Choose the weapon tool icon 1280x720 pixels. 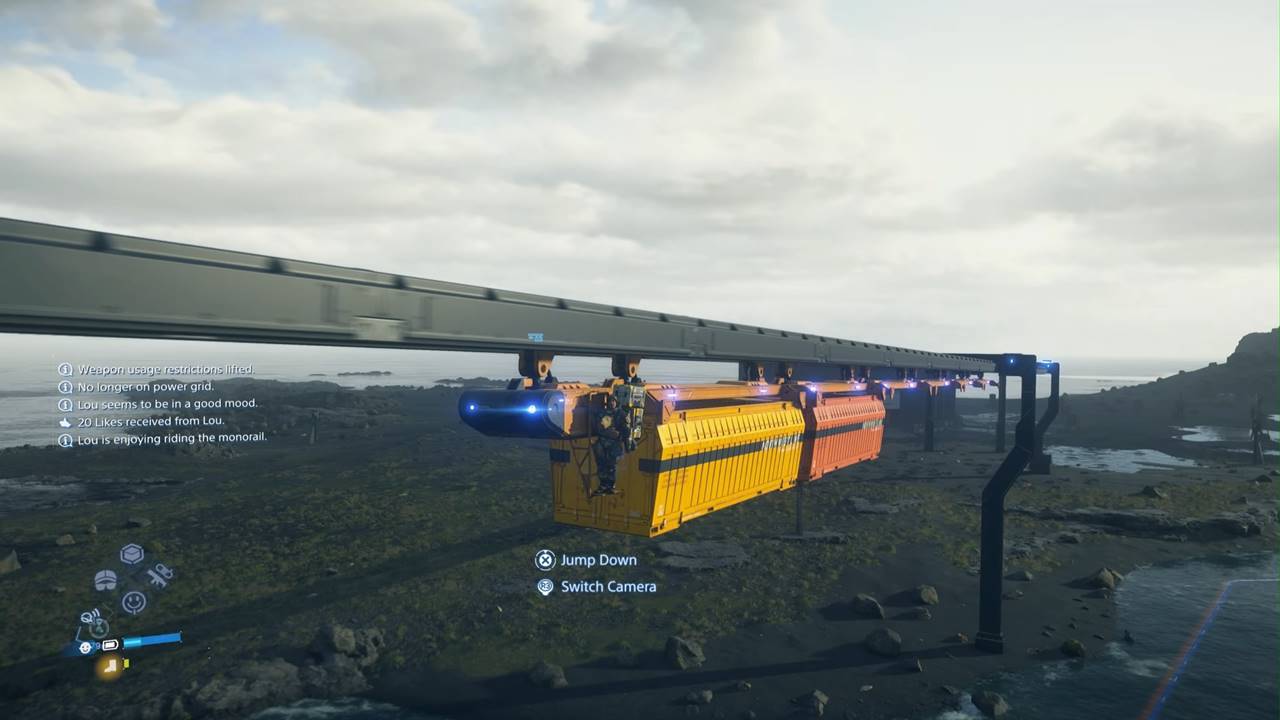coord(160,575)
